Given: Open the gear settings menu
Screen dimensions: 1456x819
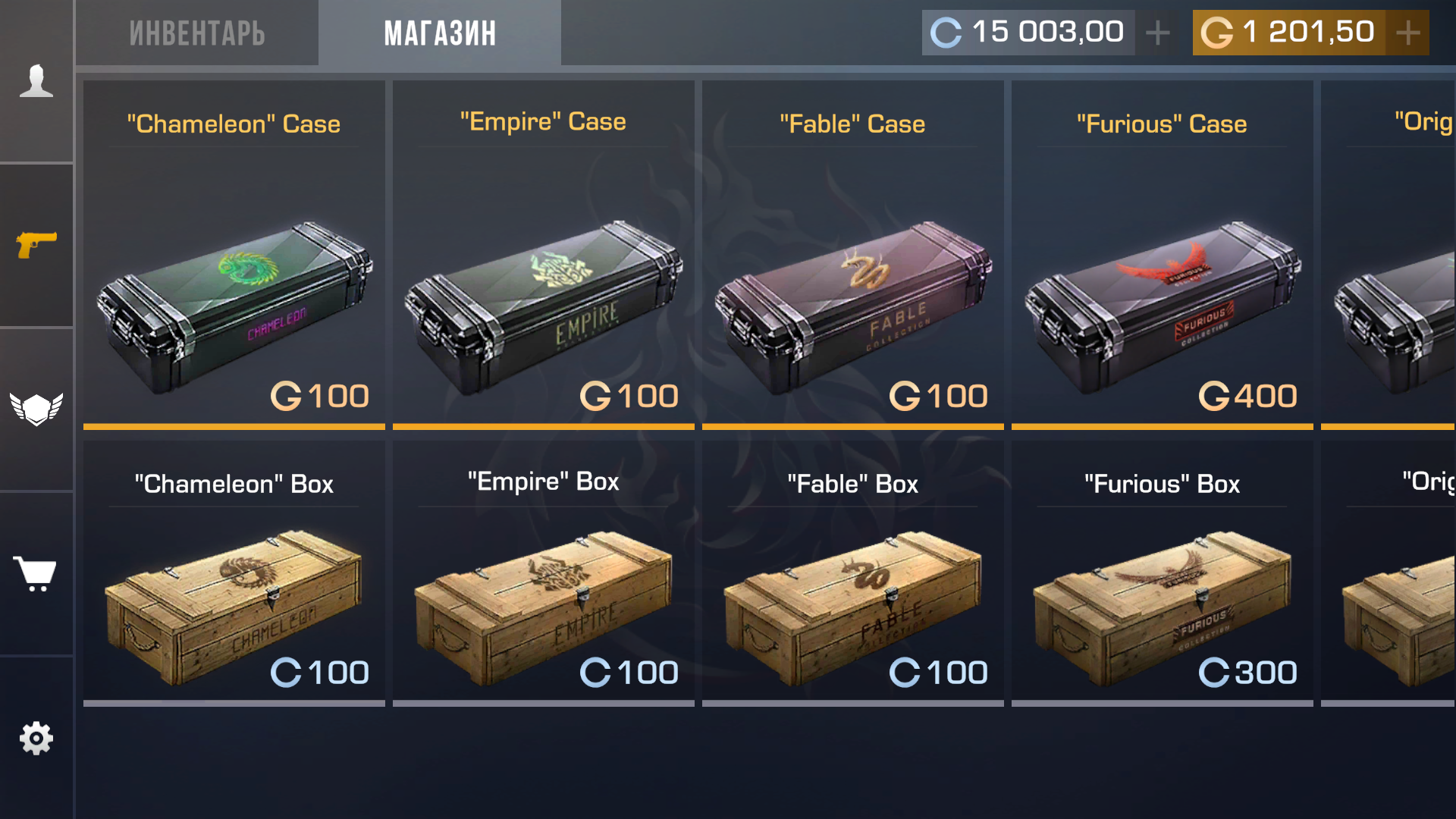Looking at the screenshot, I should pyautogui.click(x=36, y=738).
